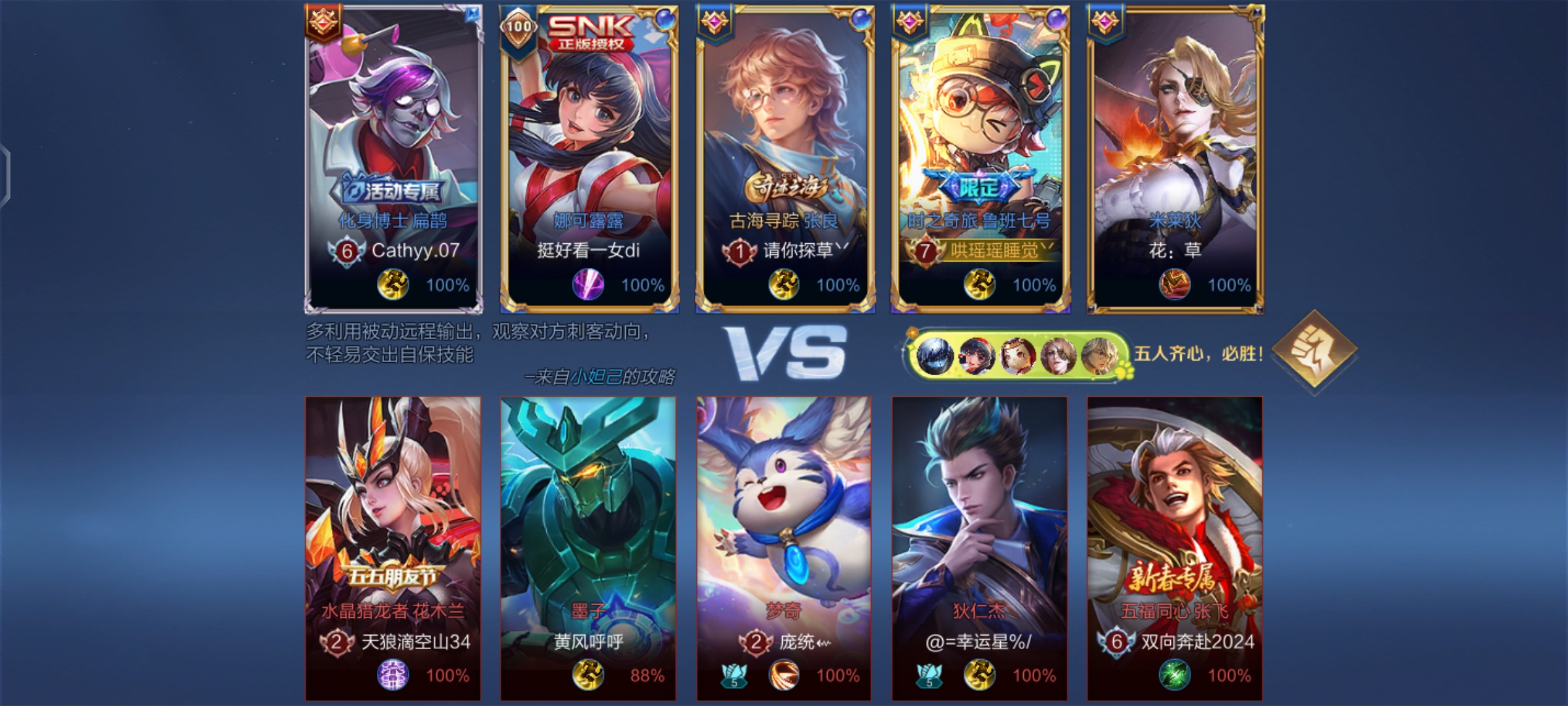Choose the enemy 梦奇 card
Image resolution: width=1568 pixels, height=706 pixels.
pyautogui.click(x=784, y=548)
